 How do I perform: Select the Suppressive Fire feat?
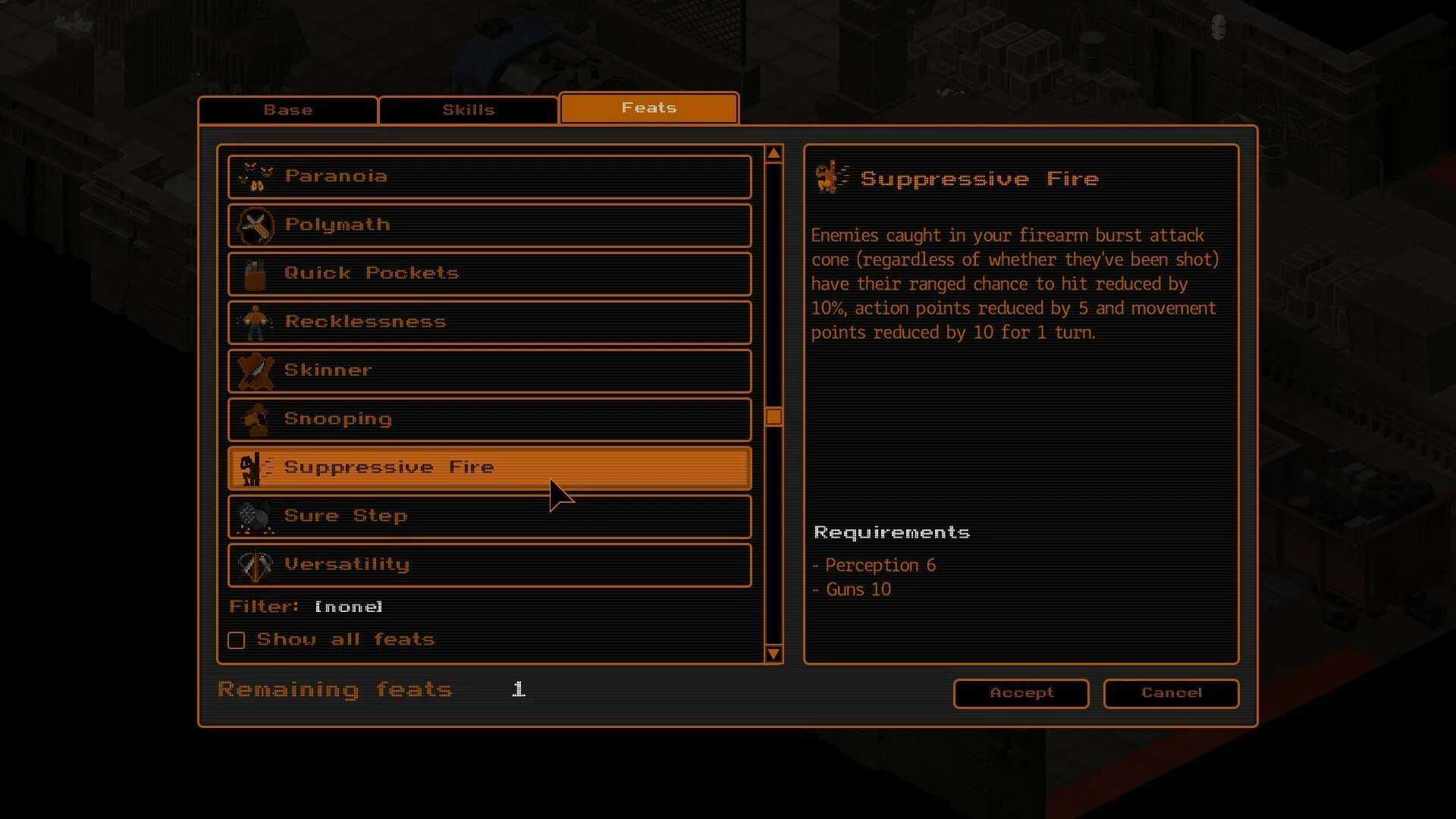click(x=489, y=468)
